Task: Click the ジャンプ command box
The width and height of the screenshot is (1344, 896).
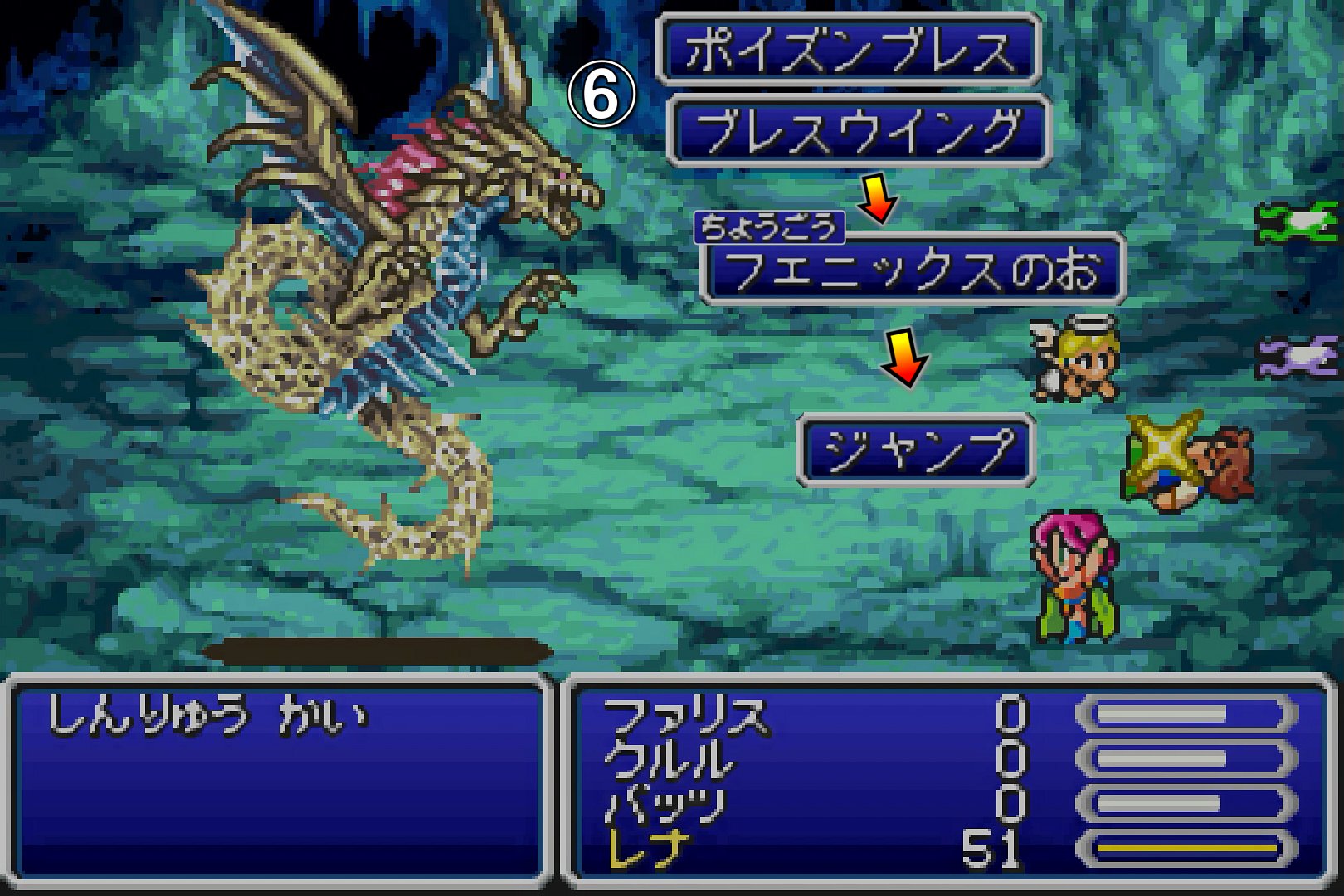Action: coord(916,450)
